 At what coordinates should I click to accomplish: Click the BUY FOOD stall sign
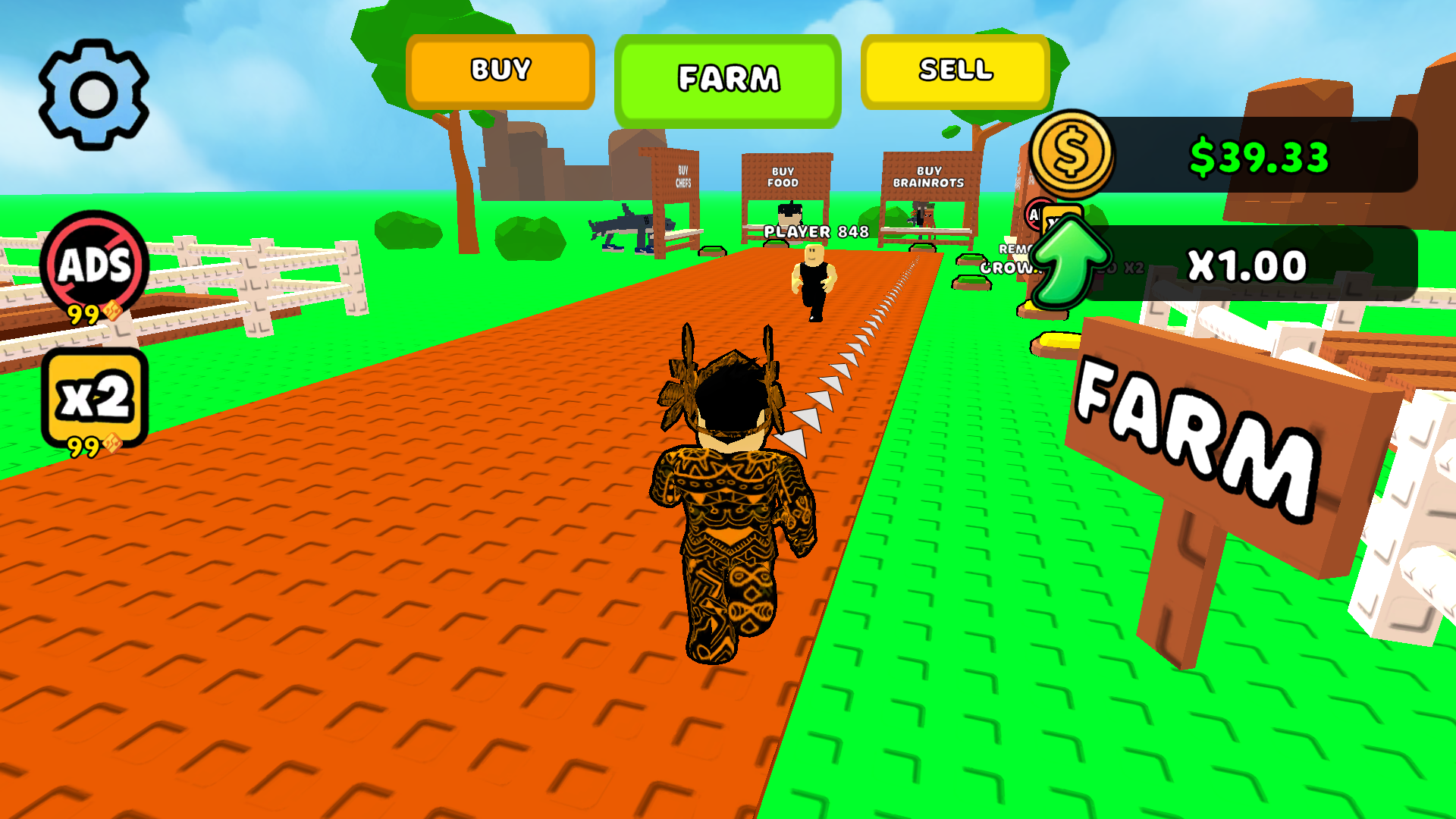[786, 177]
